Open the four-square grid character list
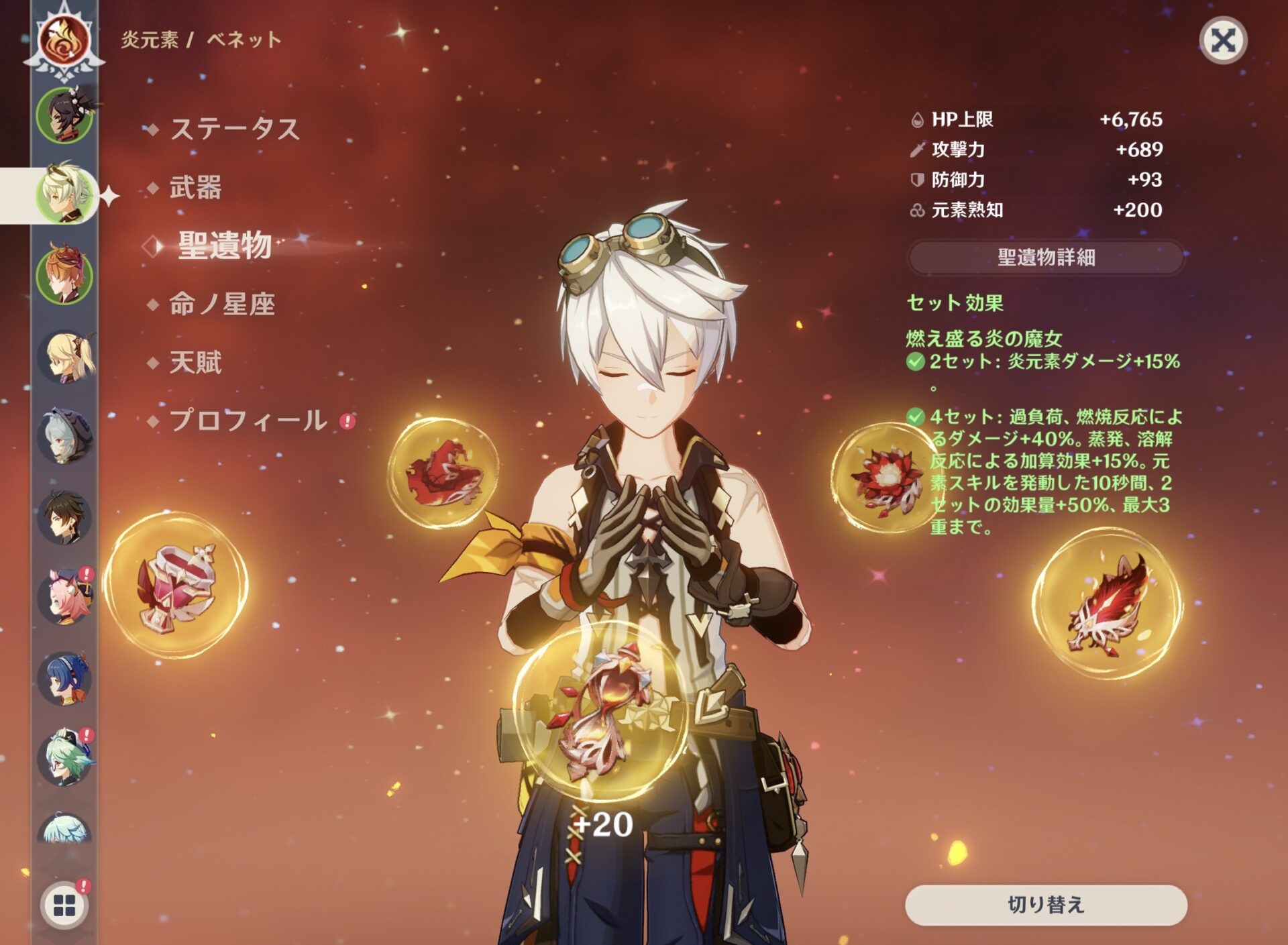This screenshot has width=1288, height=945. [64, 905]
